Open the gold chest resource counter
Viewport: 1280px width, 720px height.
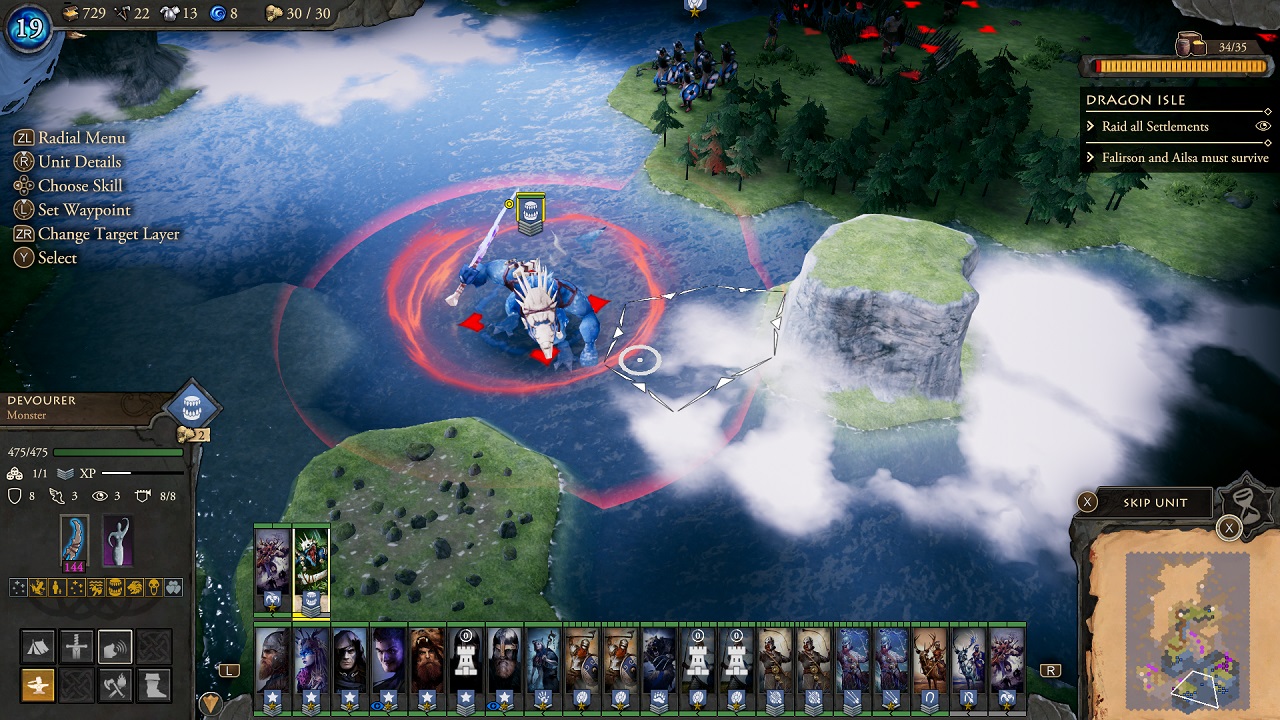[x=70, y=13]
